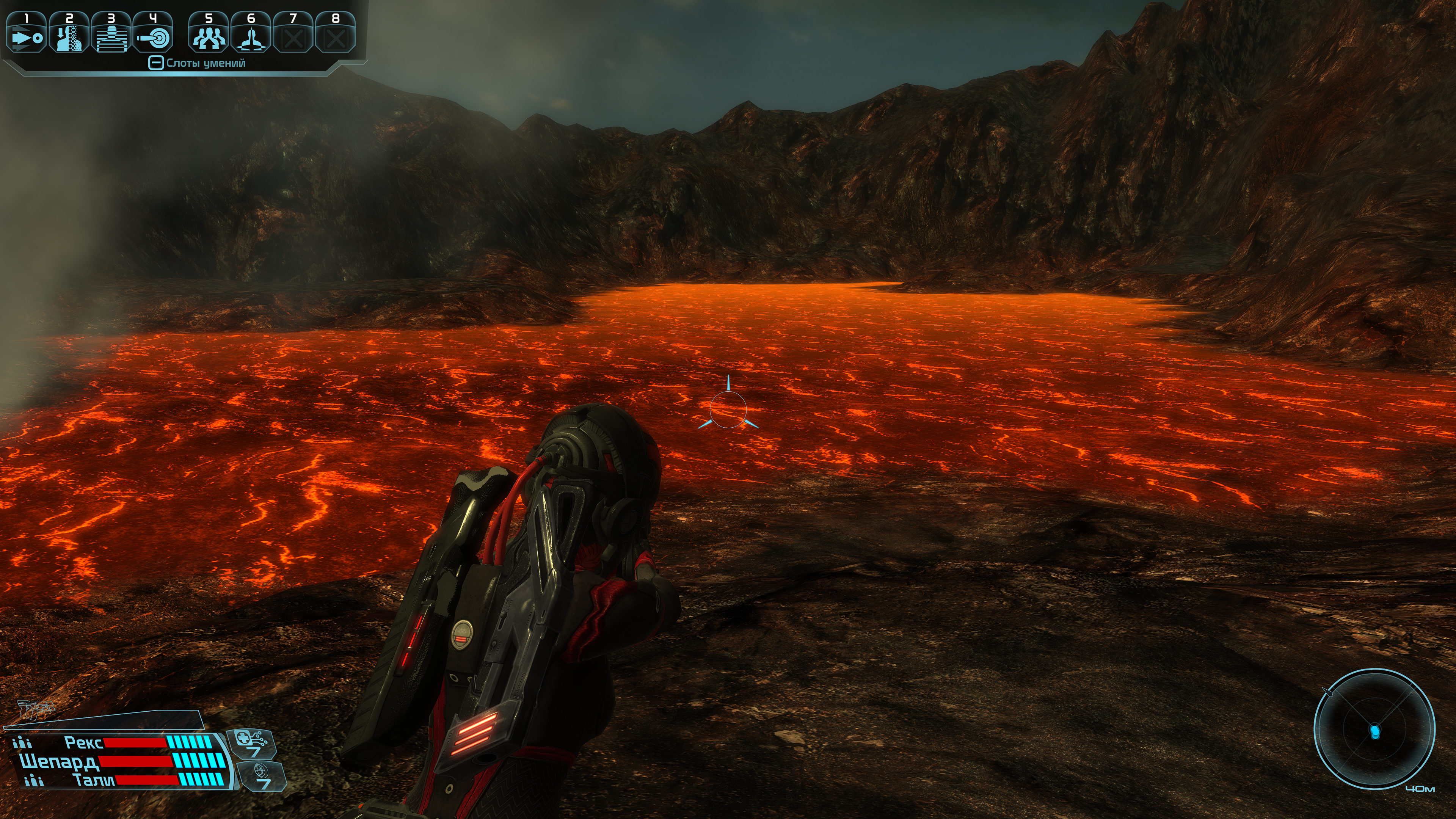Screen dimensions: 1456x819
Task: Select squadmate Рекс in the squad panel
Action: point(83,742)
